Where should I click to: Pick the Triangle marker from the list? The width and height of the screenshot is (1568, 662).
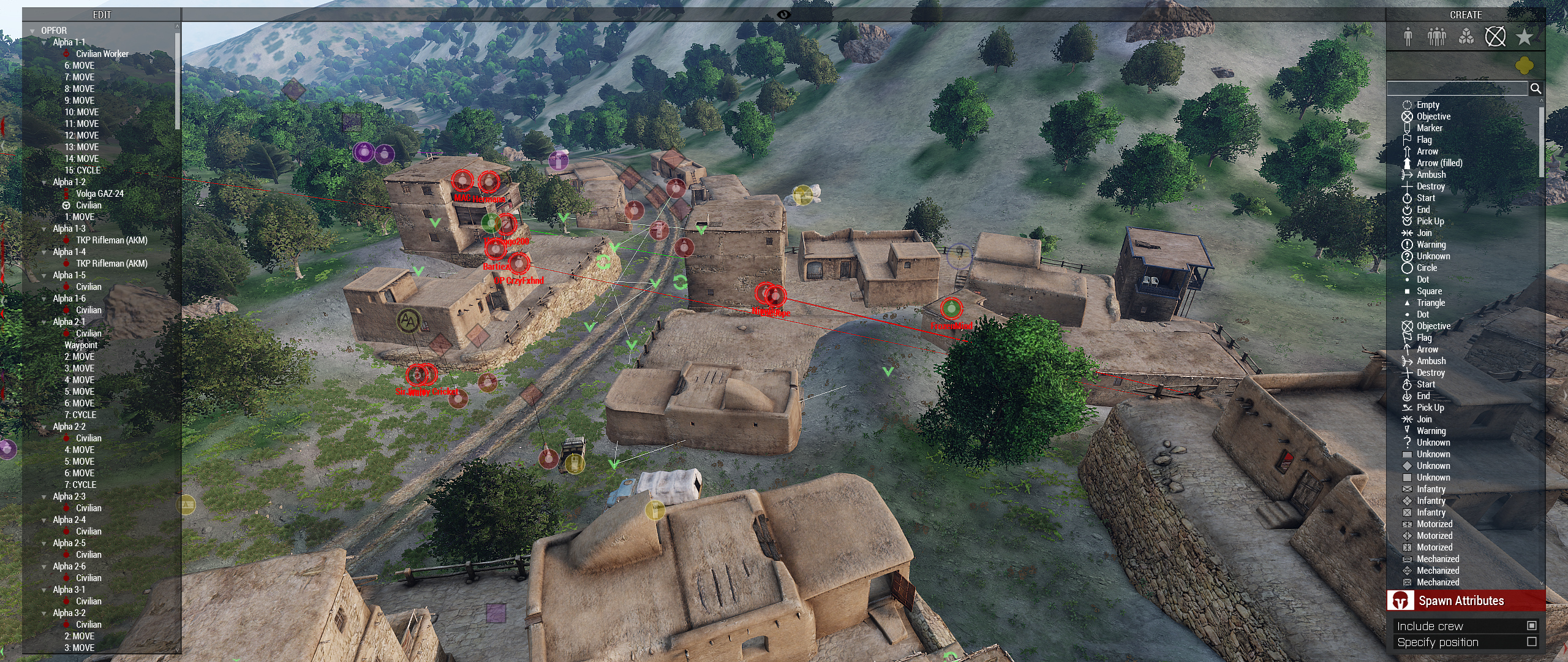(1430, 303)
